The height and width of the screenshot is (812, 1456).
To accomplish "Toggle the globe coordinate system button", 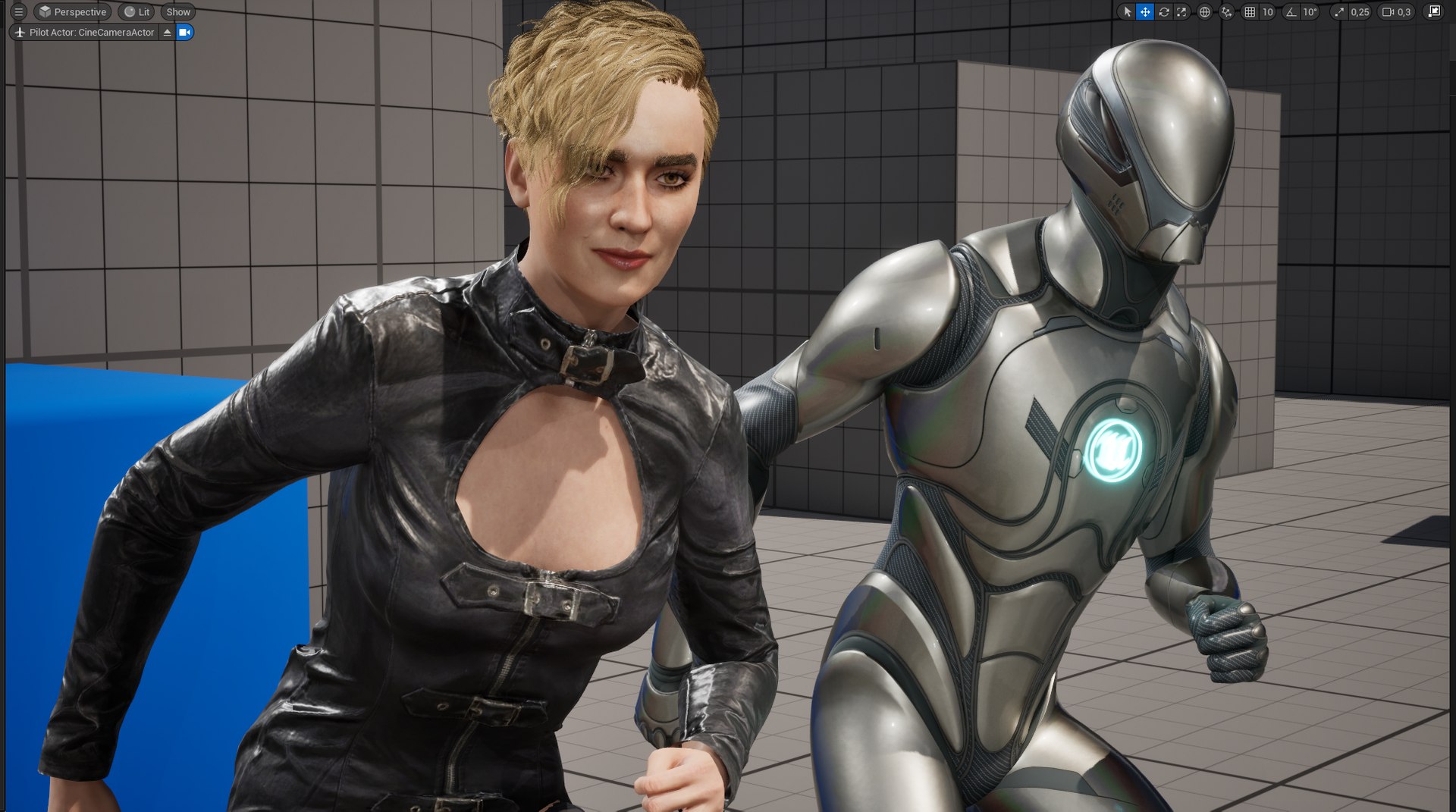I will [x=1204, y=12].
